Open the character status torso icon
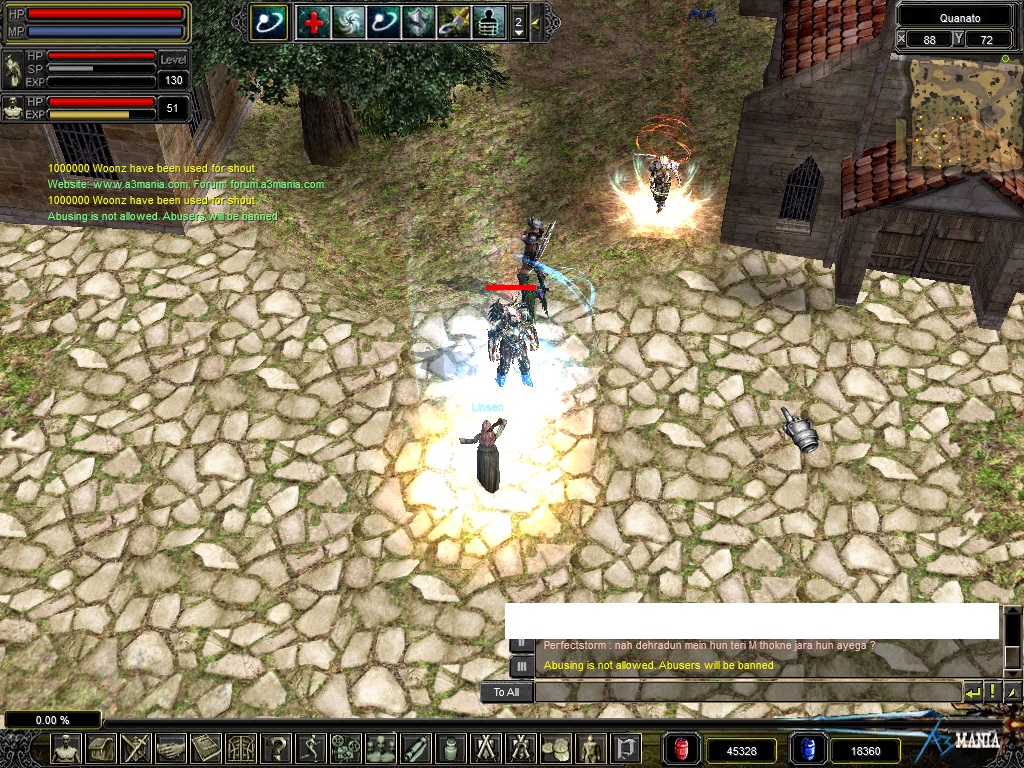Image resolution: width=1024 pixels, height=768 pixels. coord(66,748)
